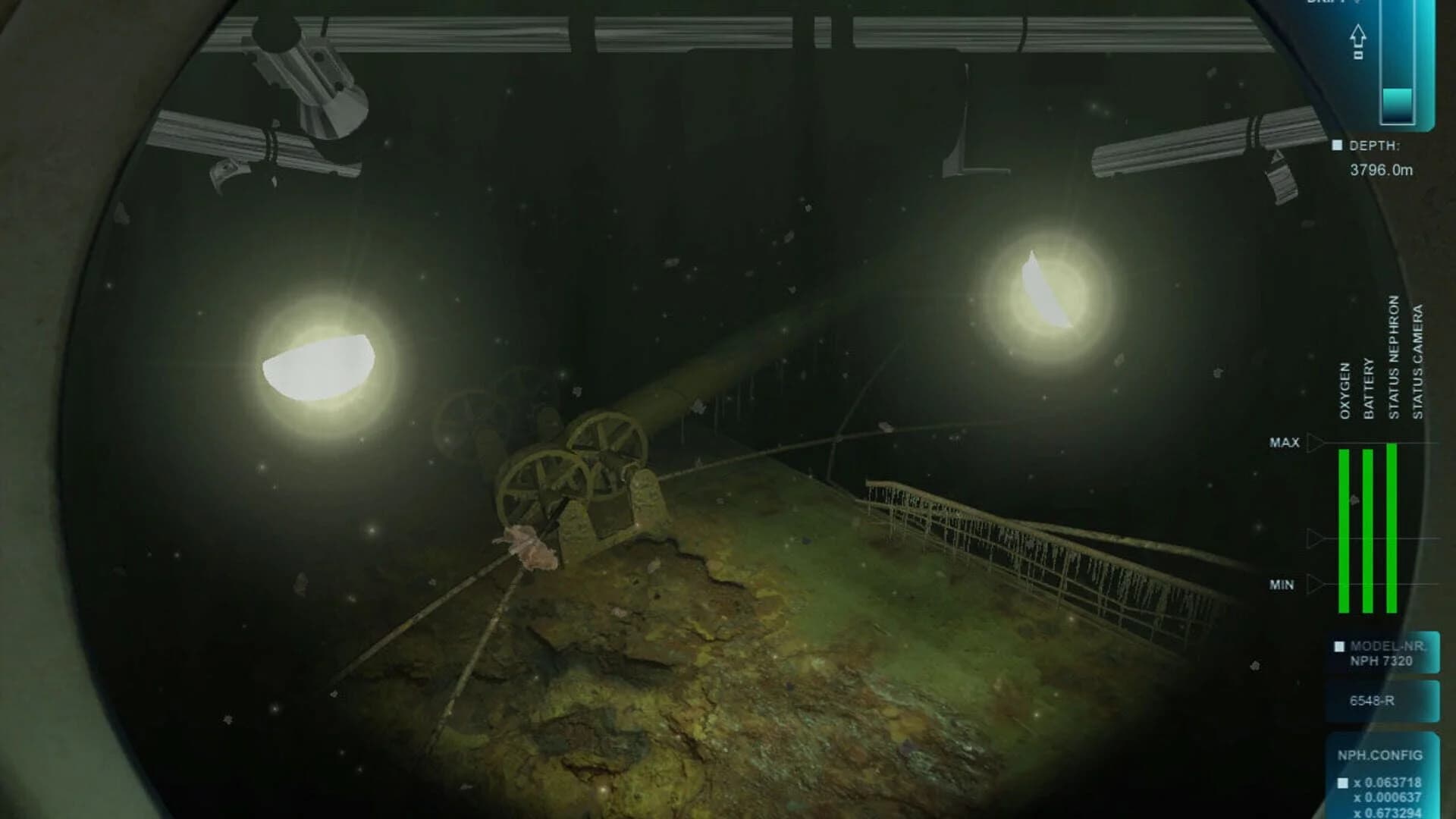Screen dimensions: 1456x819
Task: Expand the MAX threshold arrow marker
Action: point(1314,442)
